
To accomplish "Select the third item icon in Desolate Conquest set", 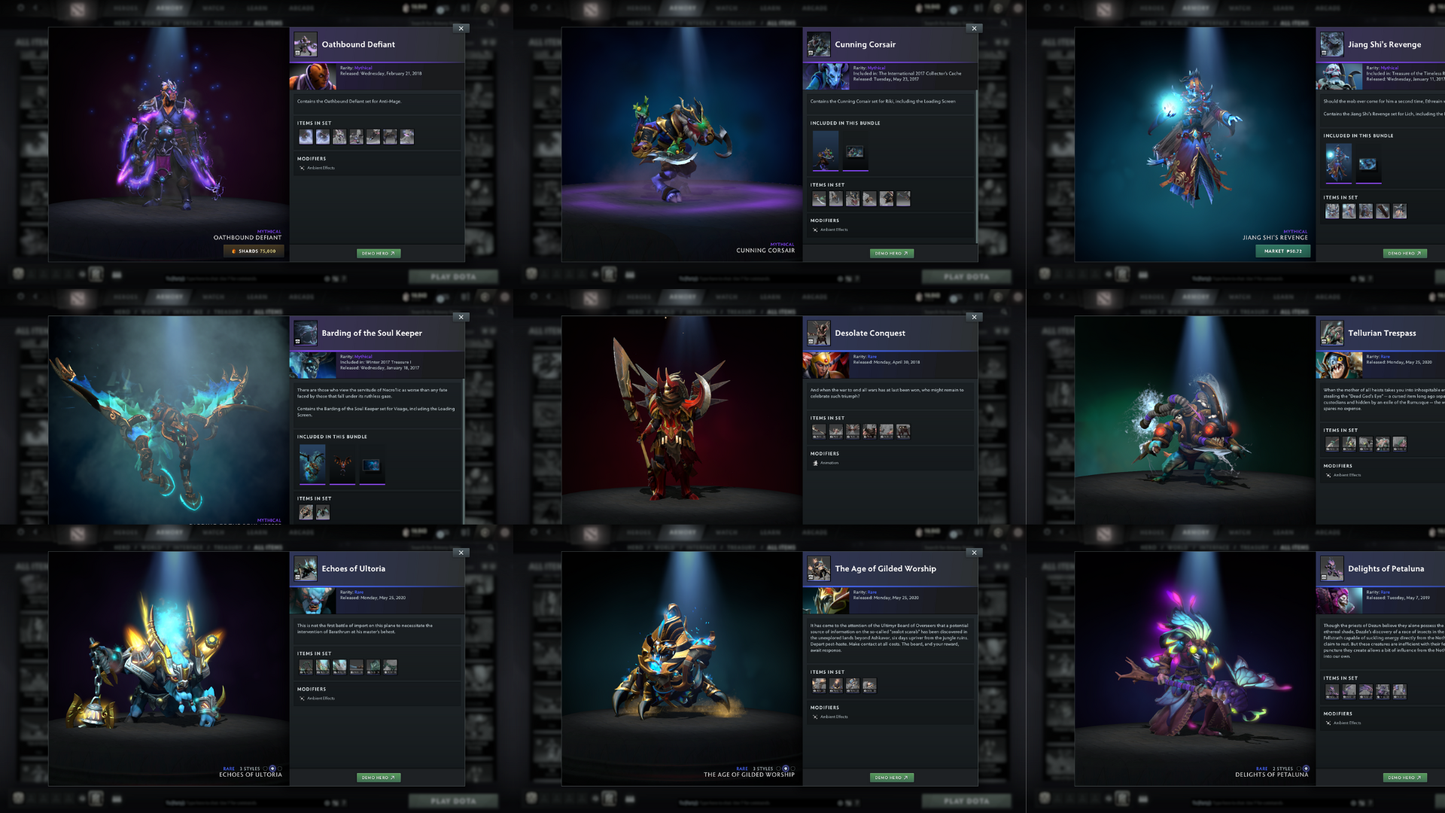I will [x=855, y=431].
